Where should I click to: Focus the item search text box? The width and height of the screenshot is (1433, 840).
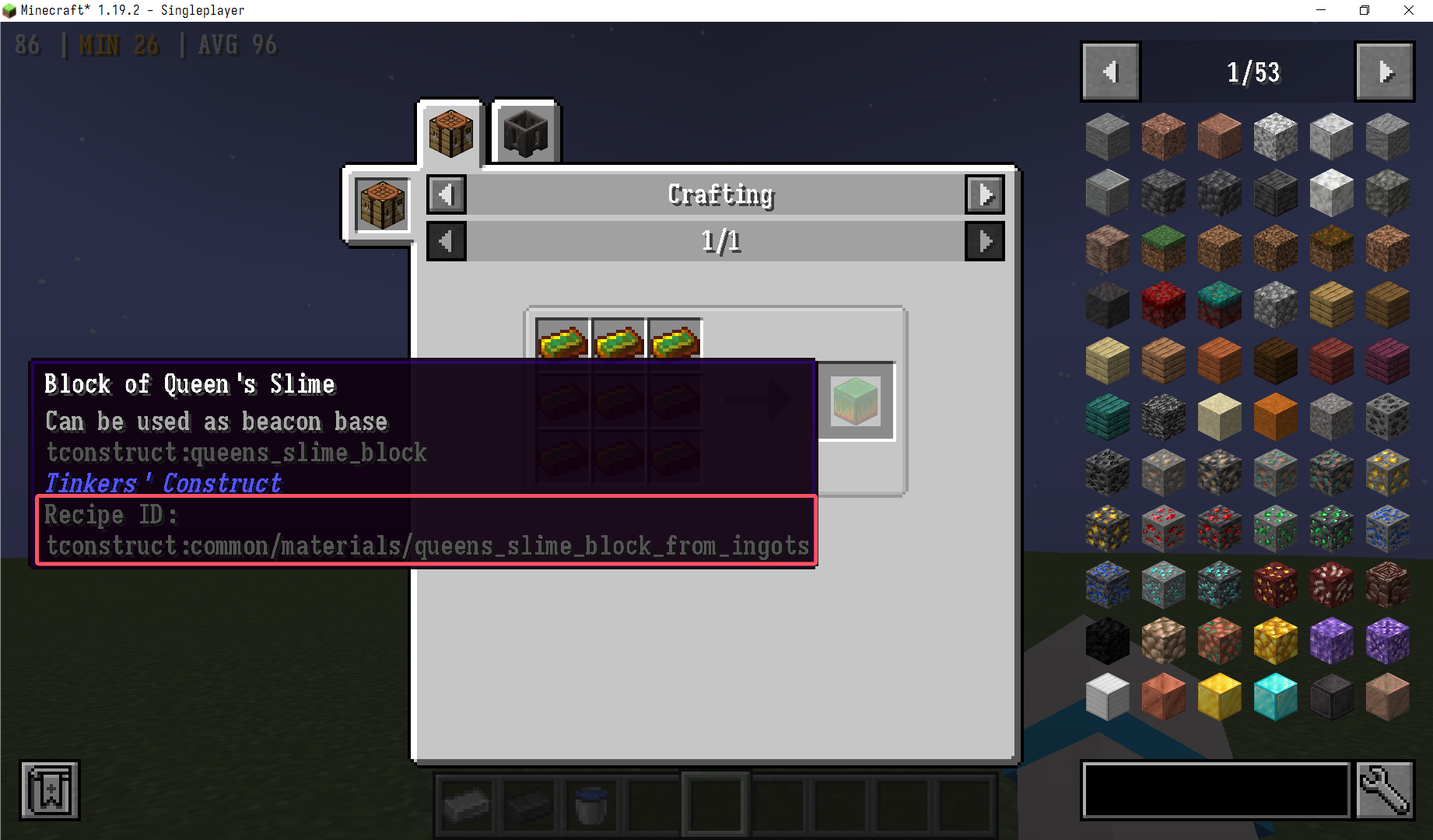[1216, 790]
